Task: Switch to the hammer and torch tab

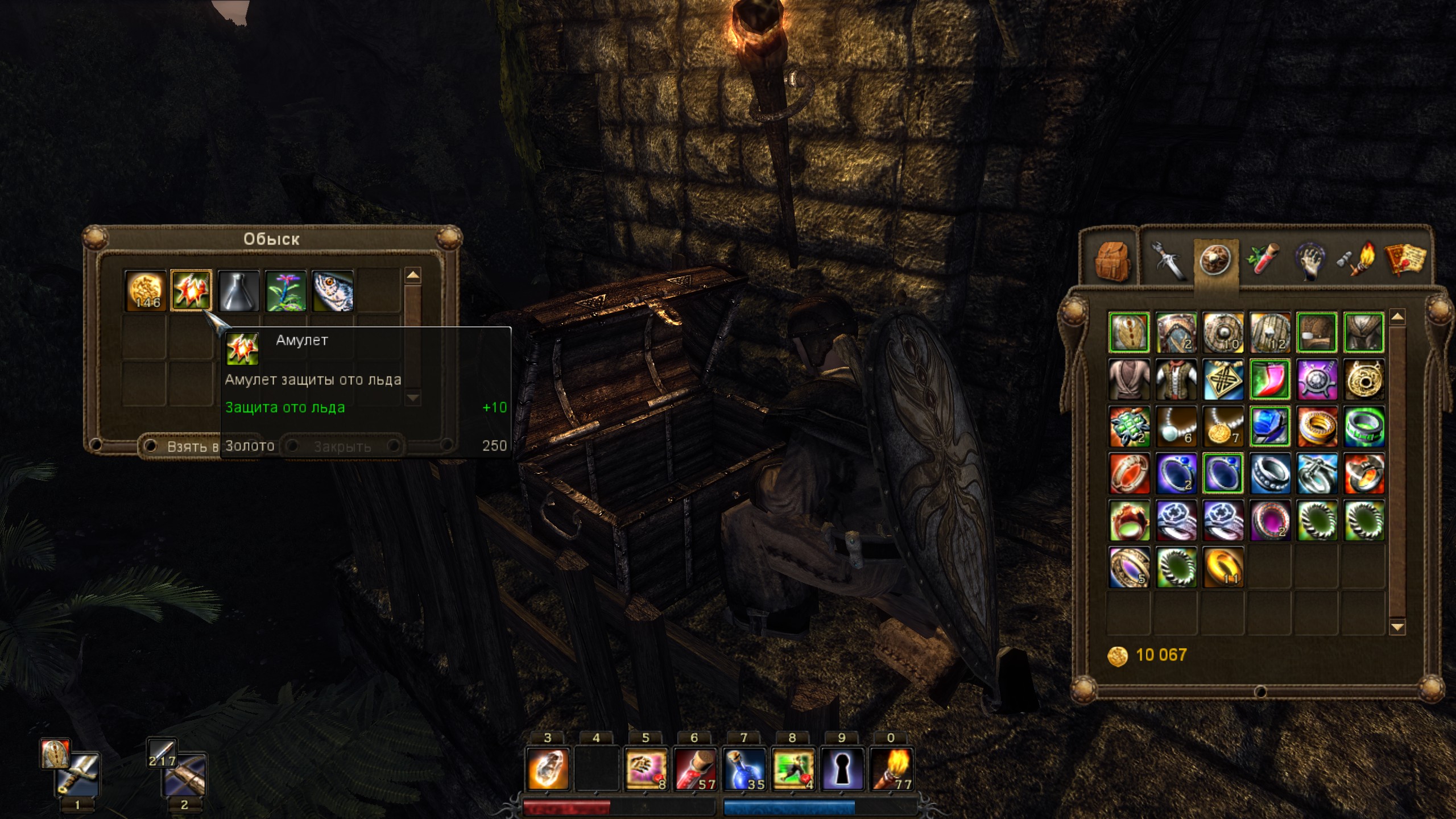Action: pyautogui.click(x=1357, y=260)
